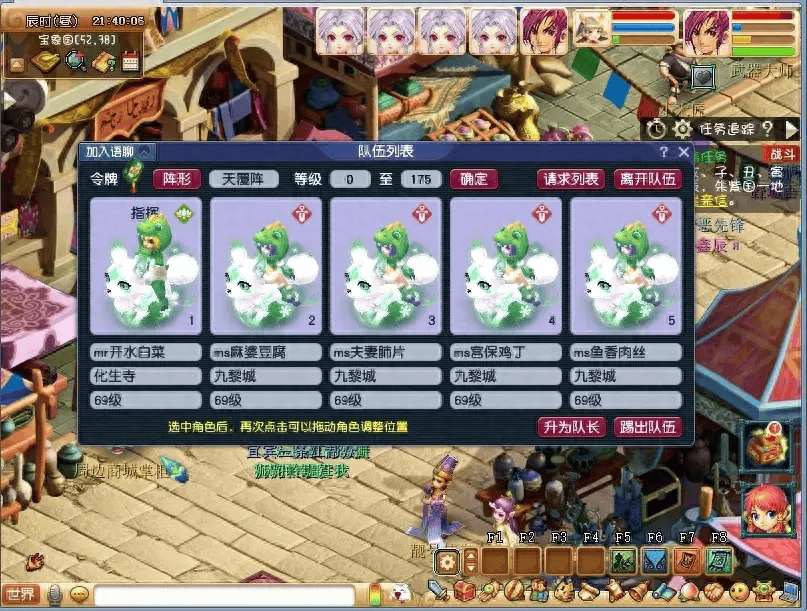Open the calendar icon under the clock
Viewport: 807px width, 611px height.
point(130,63)
